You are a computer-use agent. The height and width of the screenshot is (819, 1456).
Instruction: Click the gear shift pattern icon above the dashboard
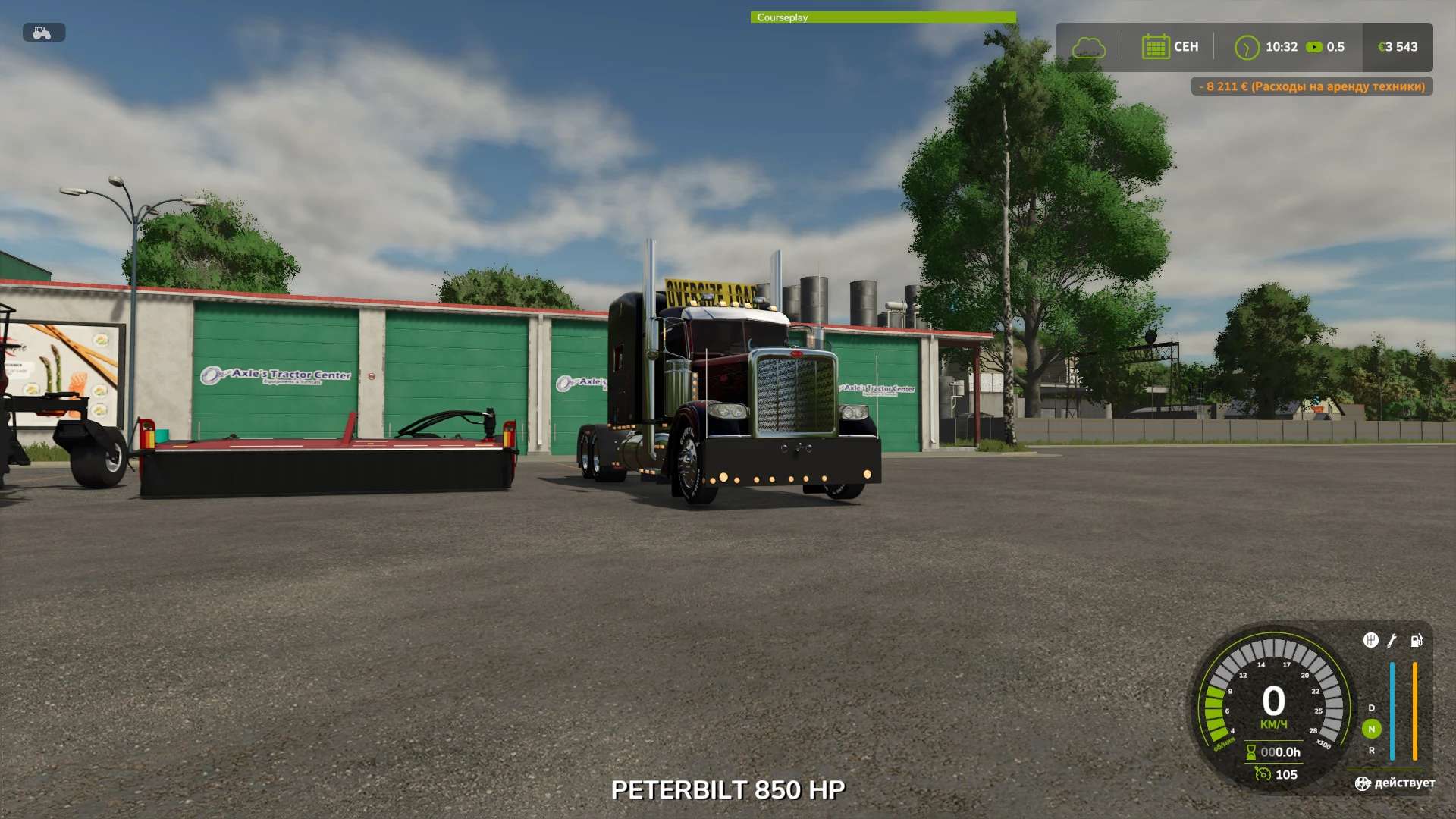click(x=1370, y=641)
